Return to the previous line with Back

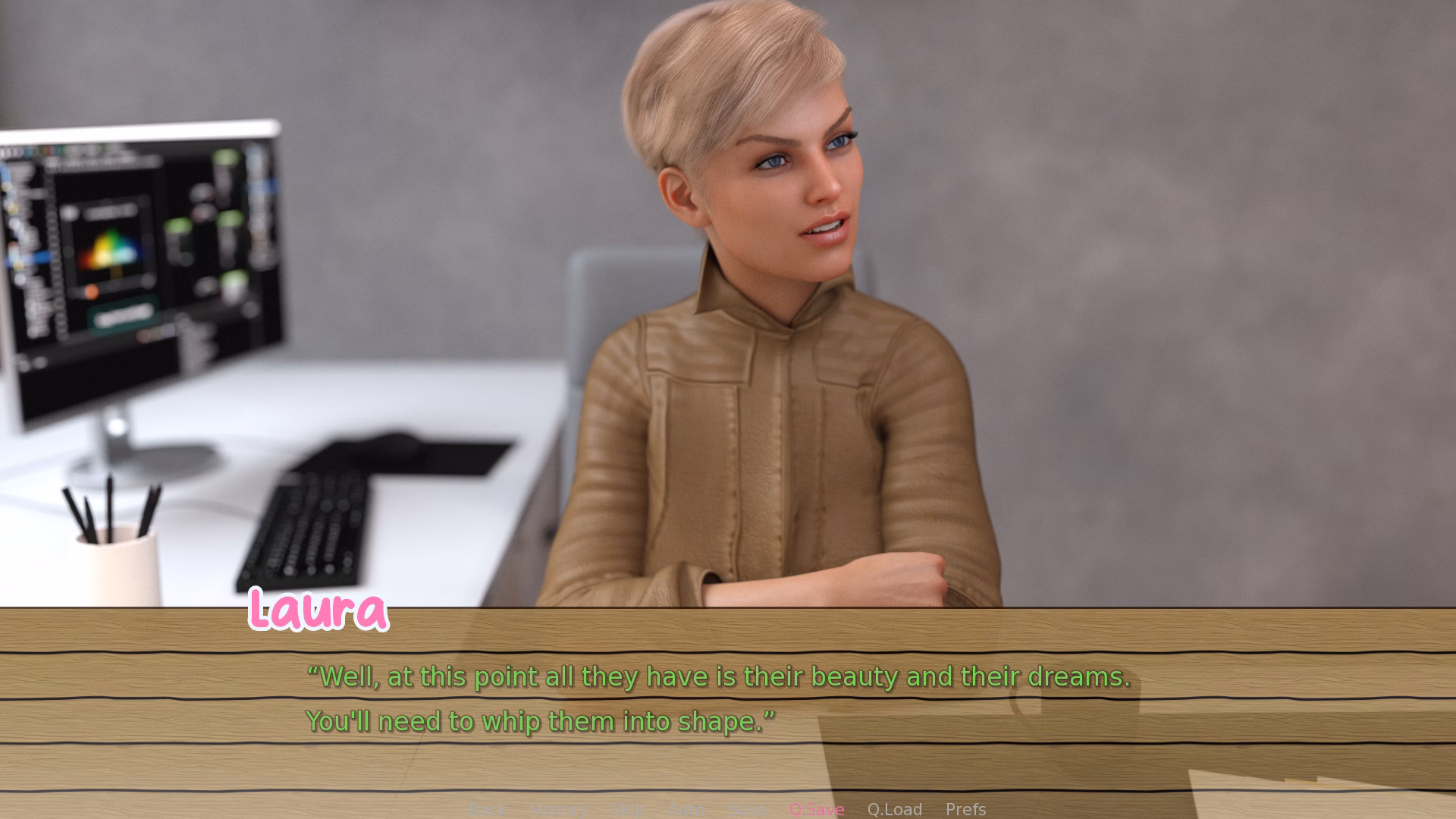pos(488,809)
